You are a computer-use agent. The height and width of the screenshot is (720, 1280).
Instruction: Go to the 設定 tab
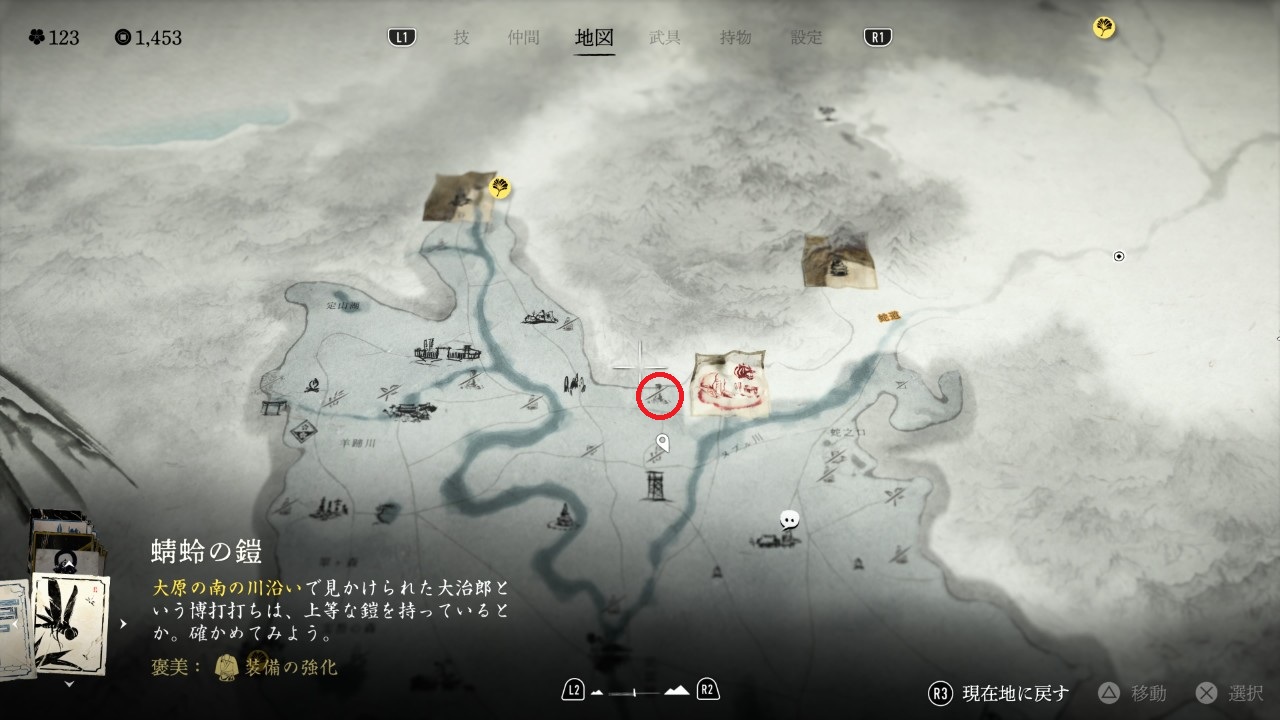pos(807,38)
